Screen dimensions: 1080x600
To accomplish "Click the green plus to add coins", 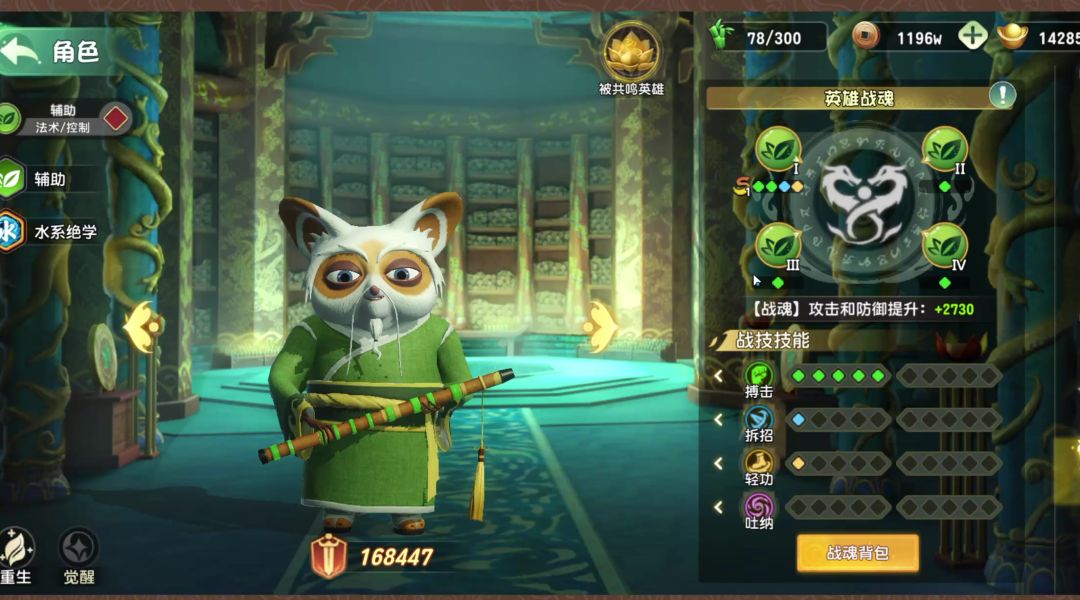I will point(972,37).
